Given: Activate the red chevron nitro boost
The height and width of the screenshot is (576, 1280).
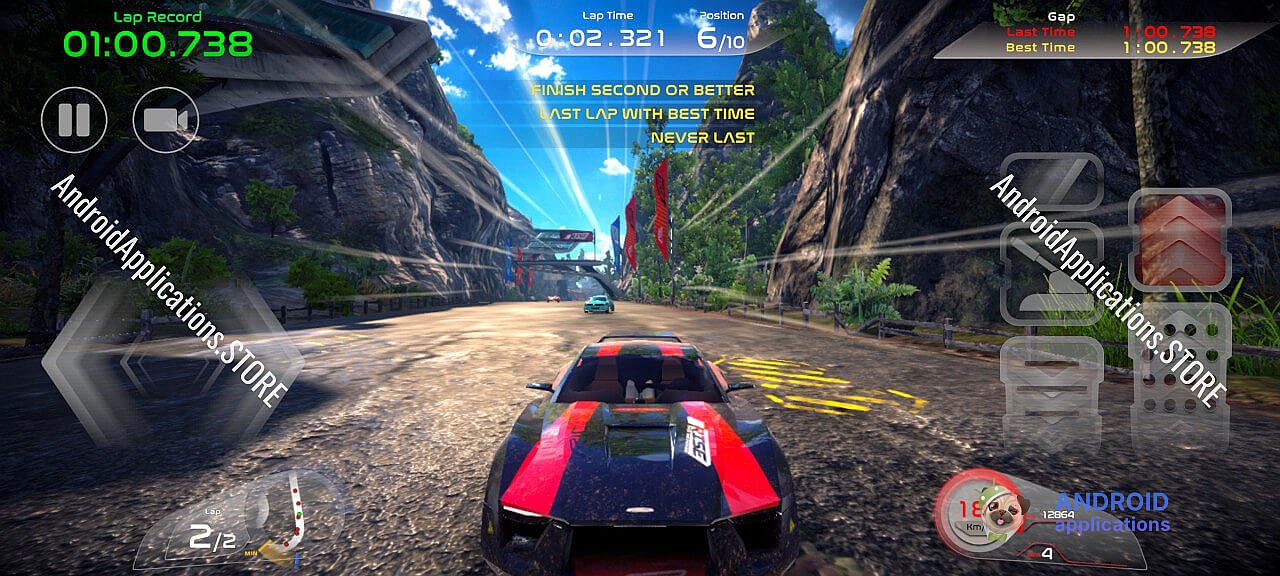Looking at the screenshot, I should tap(1178, 240).
